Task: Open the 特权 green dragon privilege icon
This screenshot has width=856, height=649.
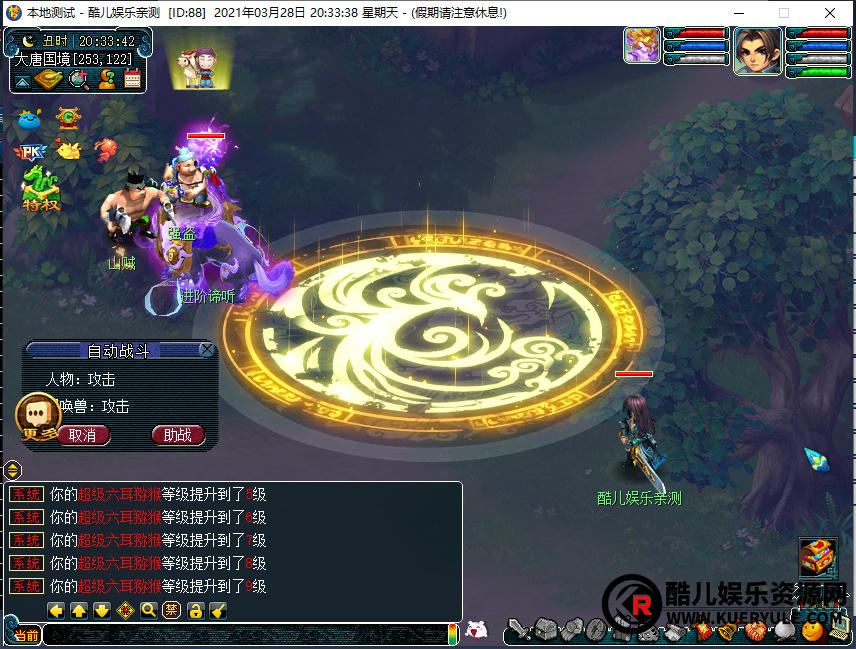Action: tap(40, 189)
